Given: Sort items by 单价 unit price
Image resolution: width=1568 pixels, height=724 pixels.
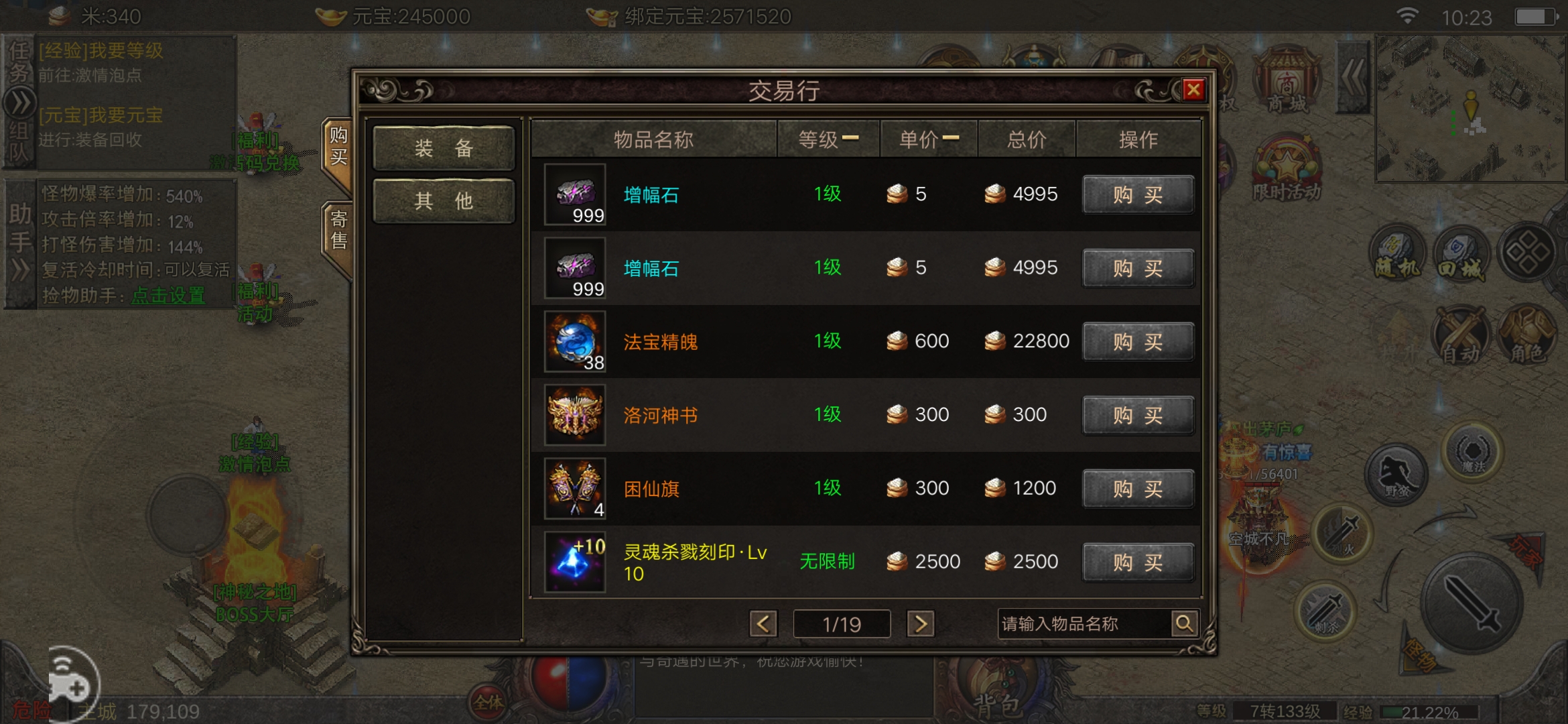Looking at the screenshot, I should pyautogui.click(x=928, y=139).
